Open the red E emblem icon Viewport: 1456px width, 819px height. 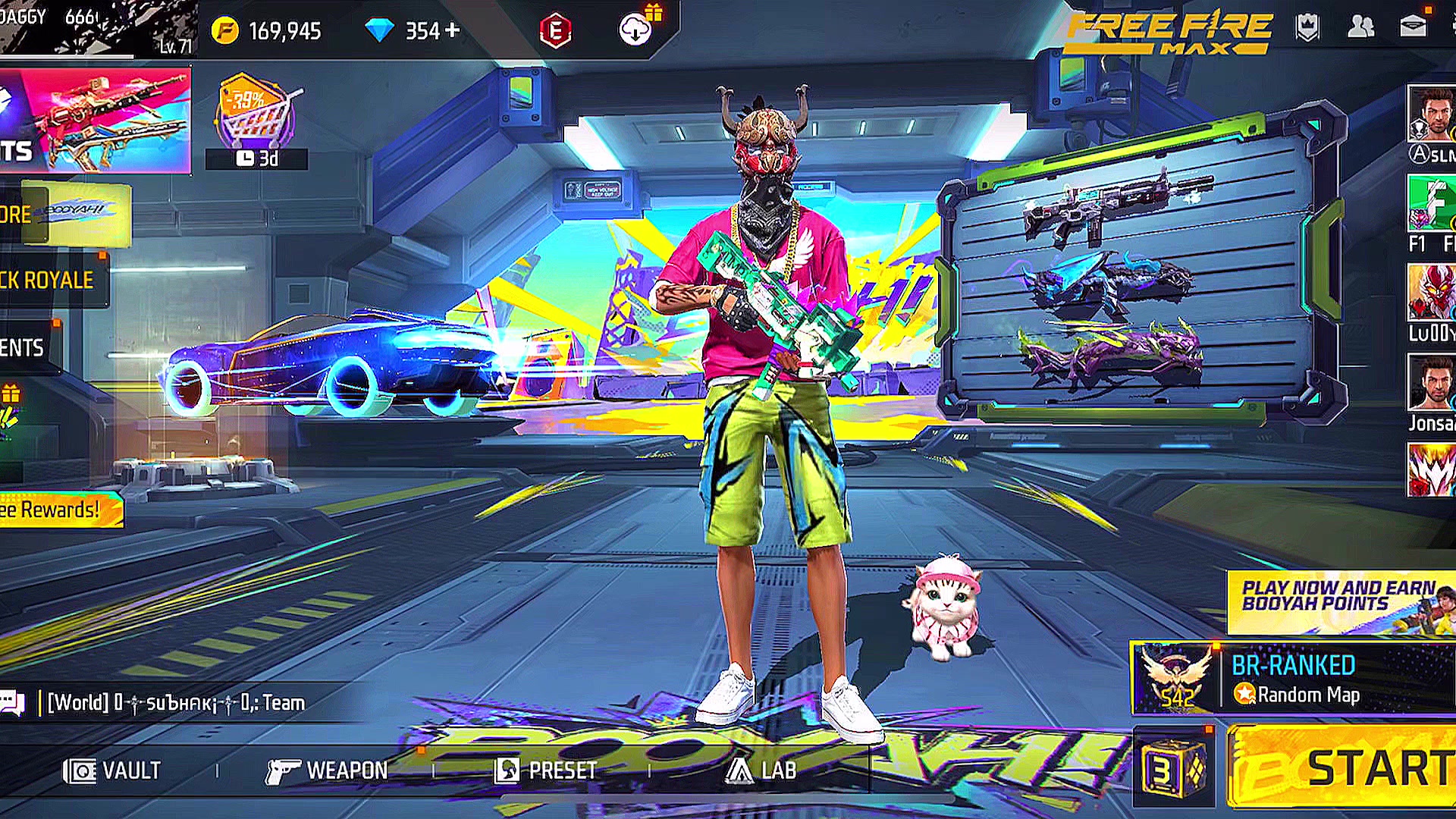point(555,31)
